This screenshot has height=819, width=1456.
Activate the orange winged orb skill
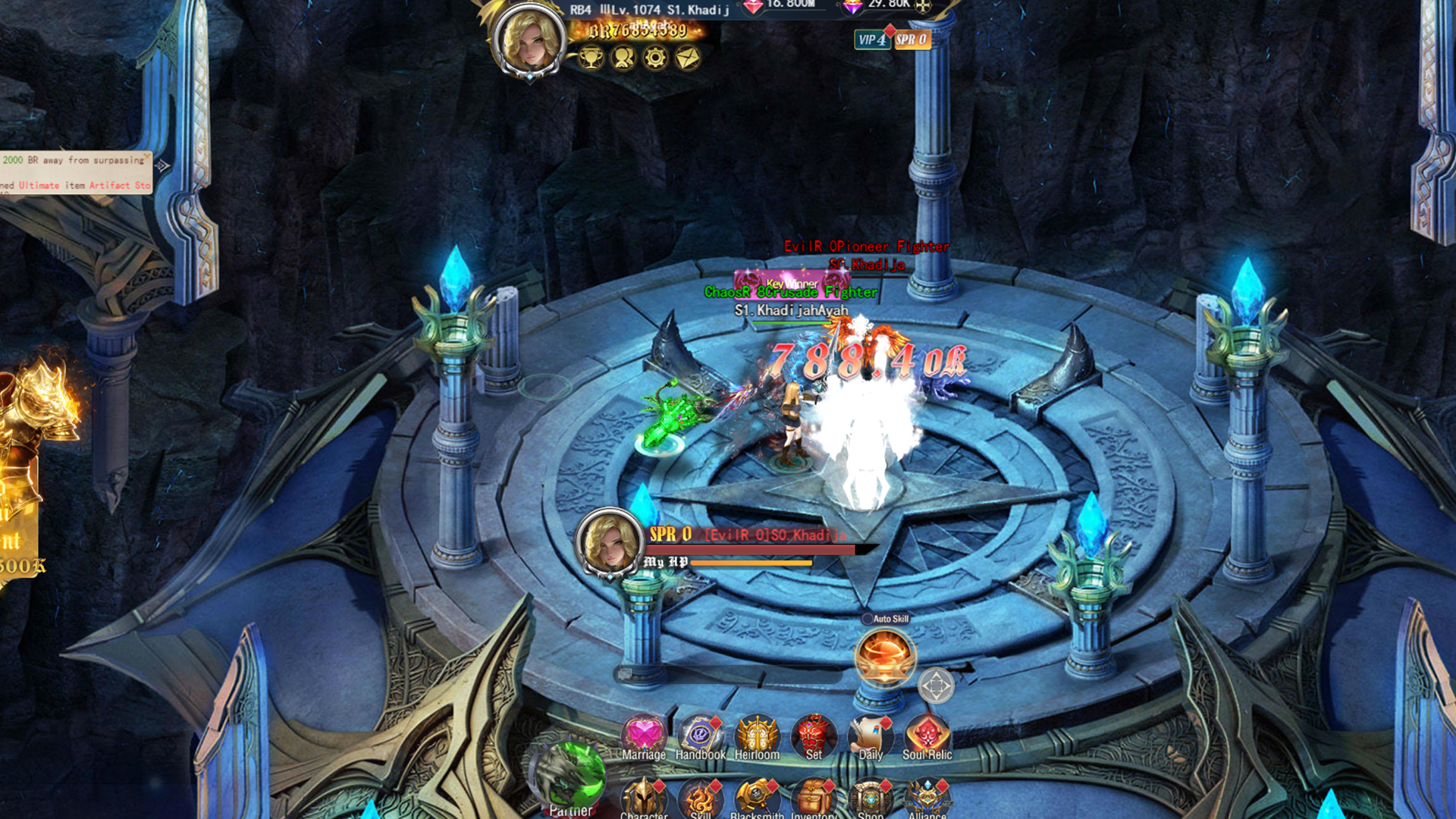[x=884, y=657]
